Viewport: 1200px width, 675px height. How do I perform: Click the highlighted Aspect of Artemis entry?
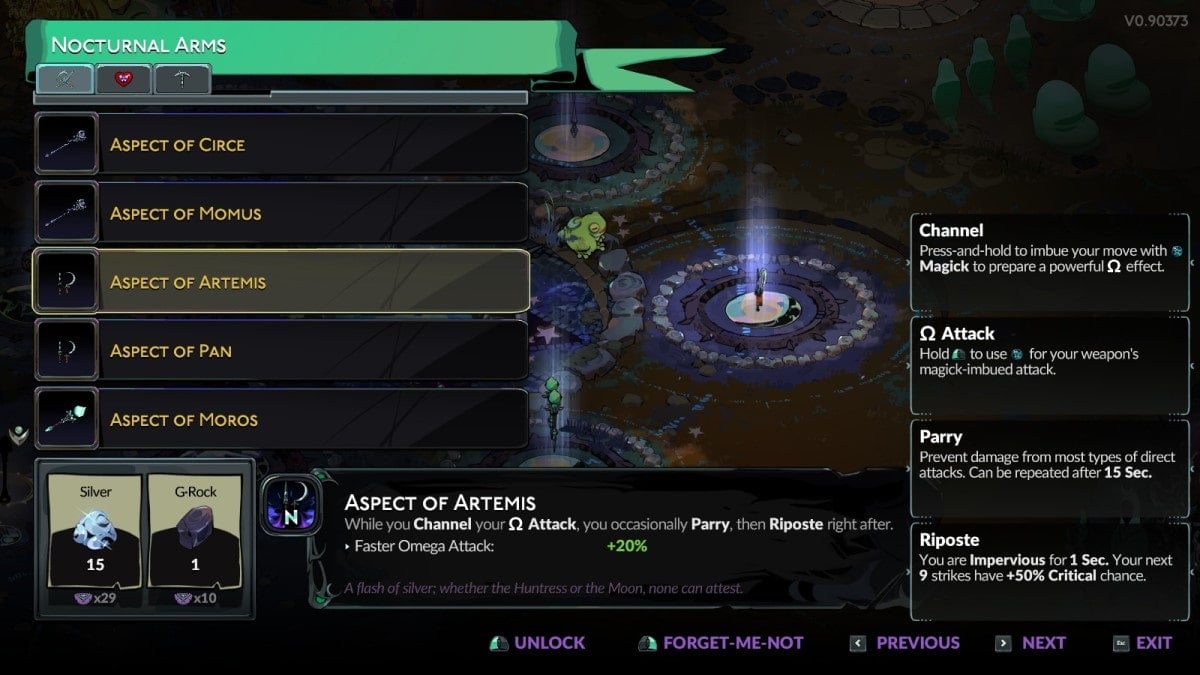(281, 282)
